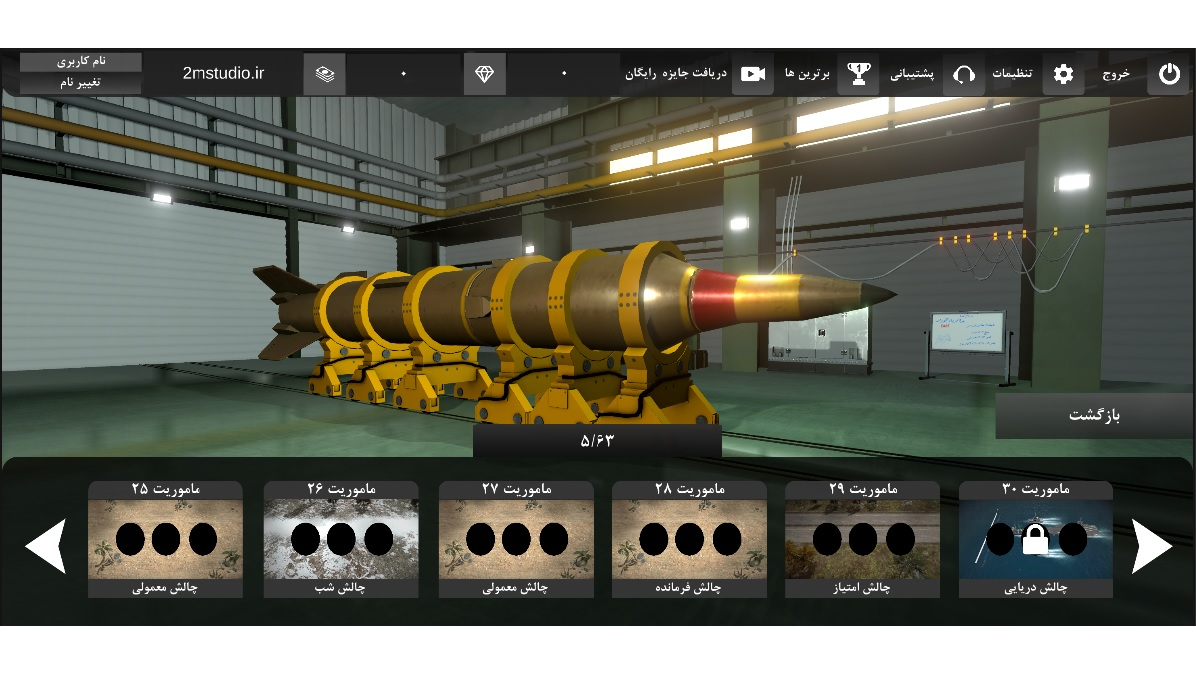Show previous missions with left arrow
The height and width of the screenshot is (673, 1196).
[x=46, y=546]
